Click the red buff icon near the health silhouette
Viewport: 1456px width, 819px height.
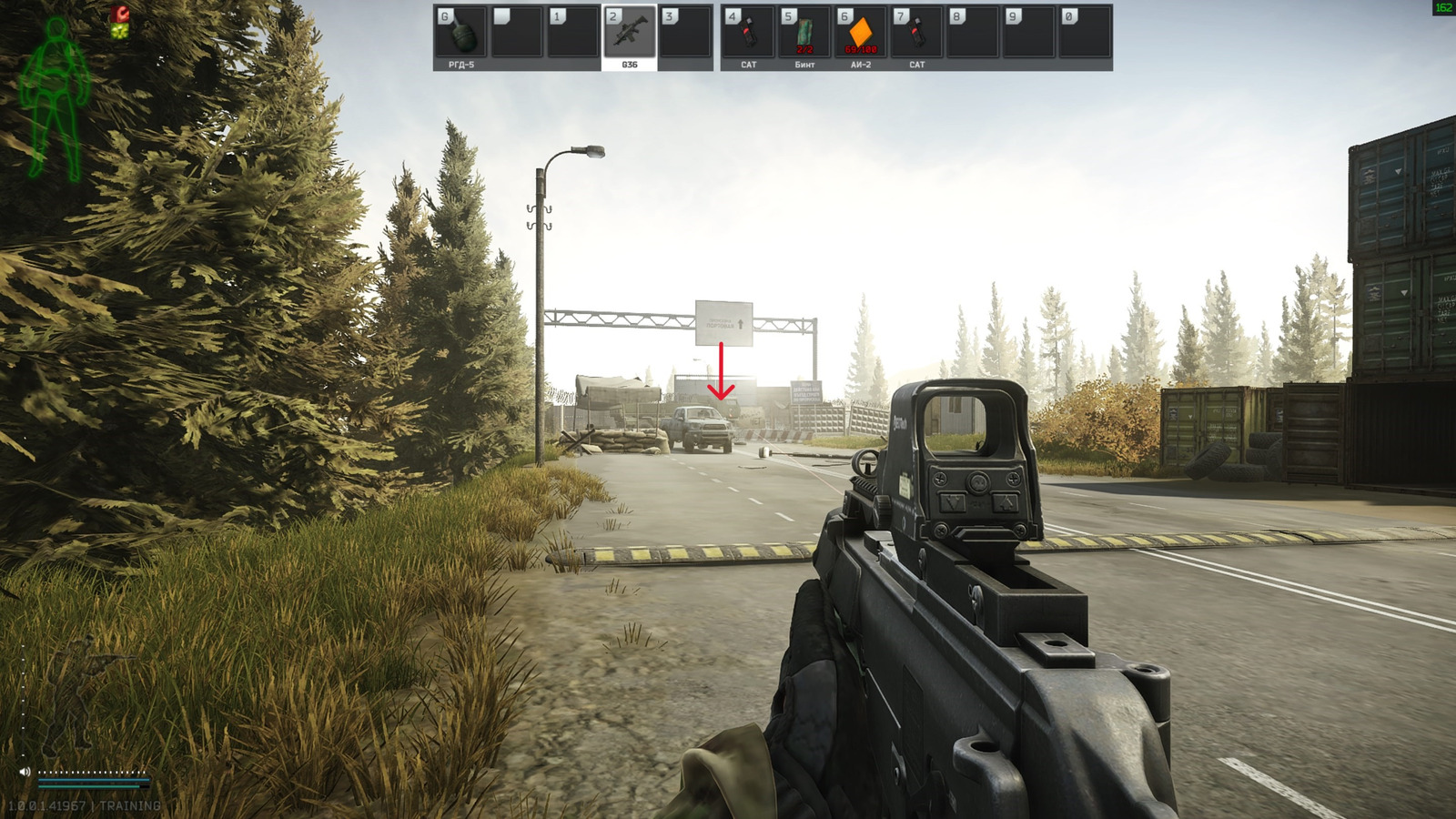(x=120, y=14)
